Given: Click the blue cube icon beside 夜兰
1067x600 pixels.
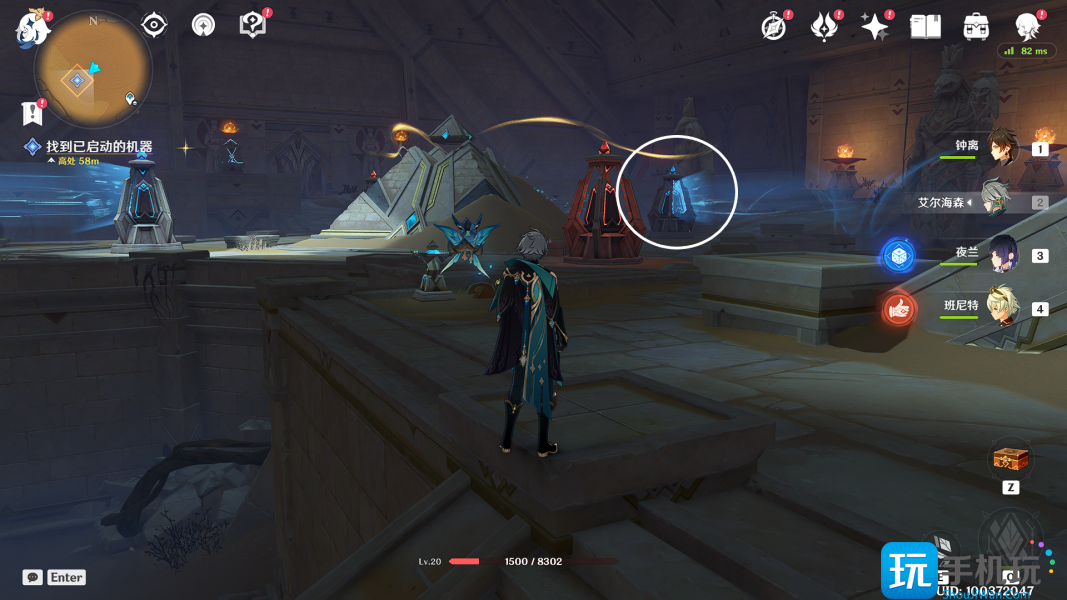Looking at the screenshot, I should [x=898, y=256].
